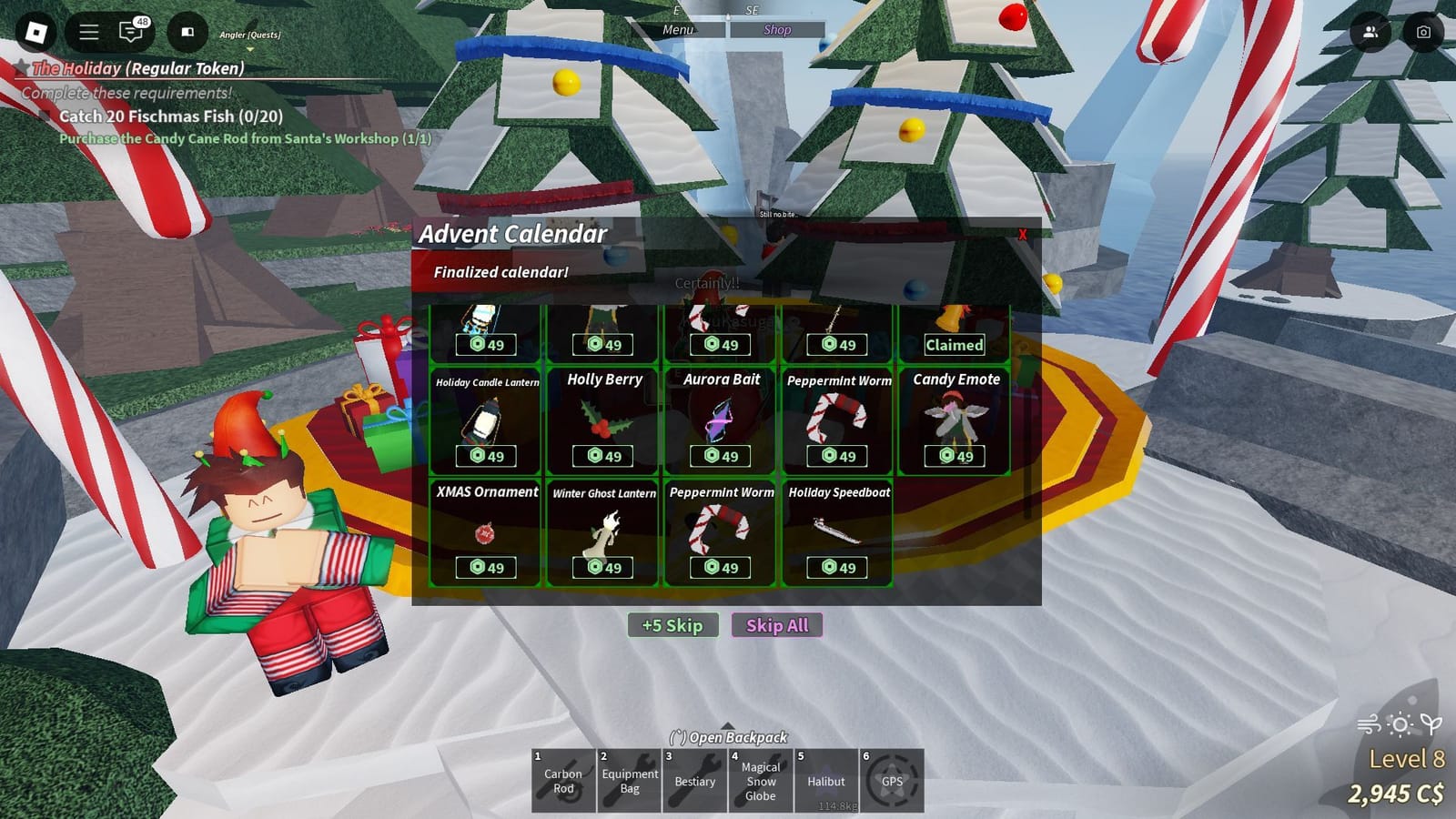Open the Menu tab at top center
The width and height of the screenshot is (1456, 819).
pos(677,29)
